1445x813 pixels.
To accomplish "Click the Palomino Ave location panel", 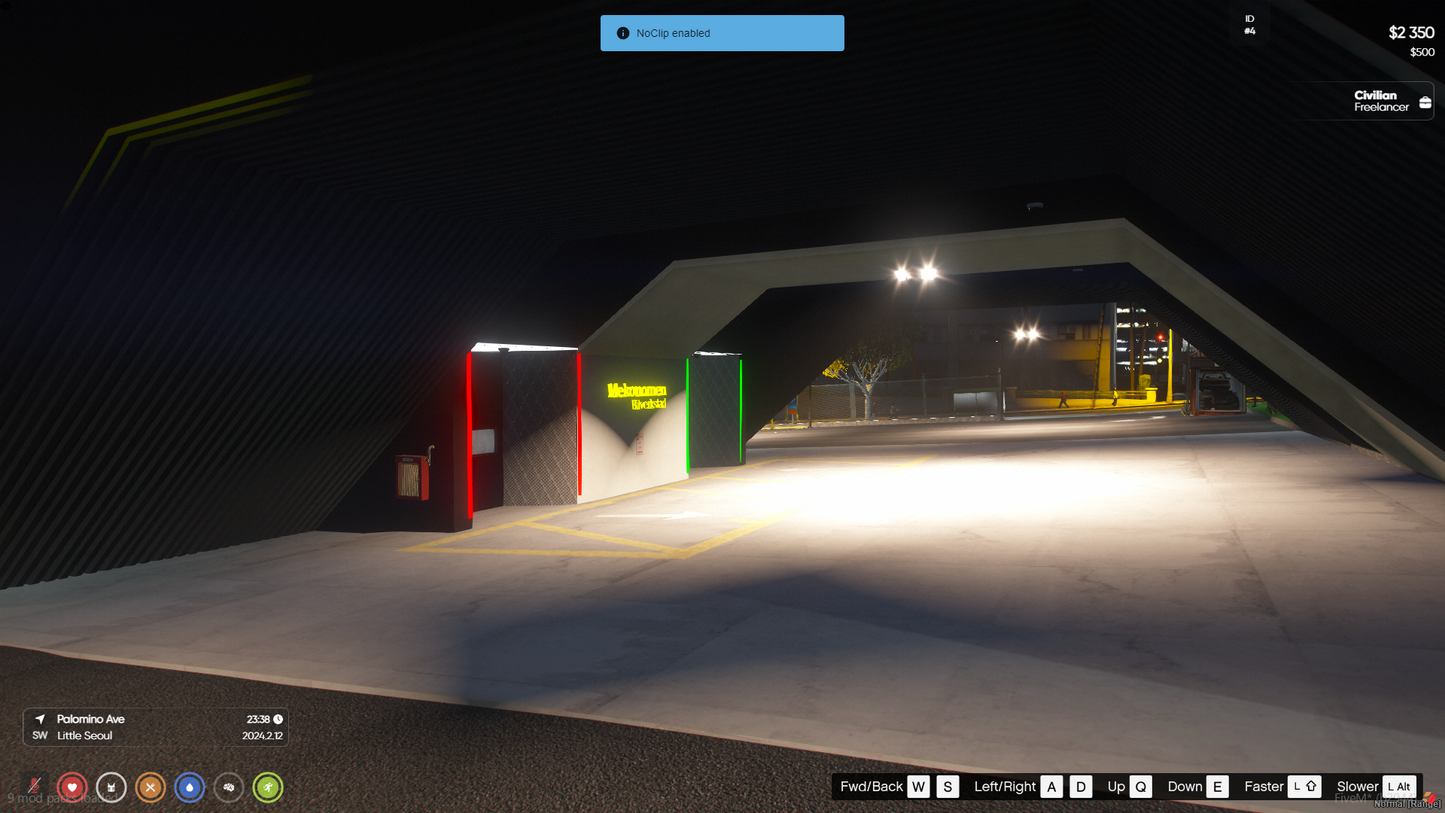I will tap(156, 727).
